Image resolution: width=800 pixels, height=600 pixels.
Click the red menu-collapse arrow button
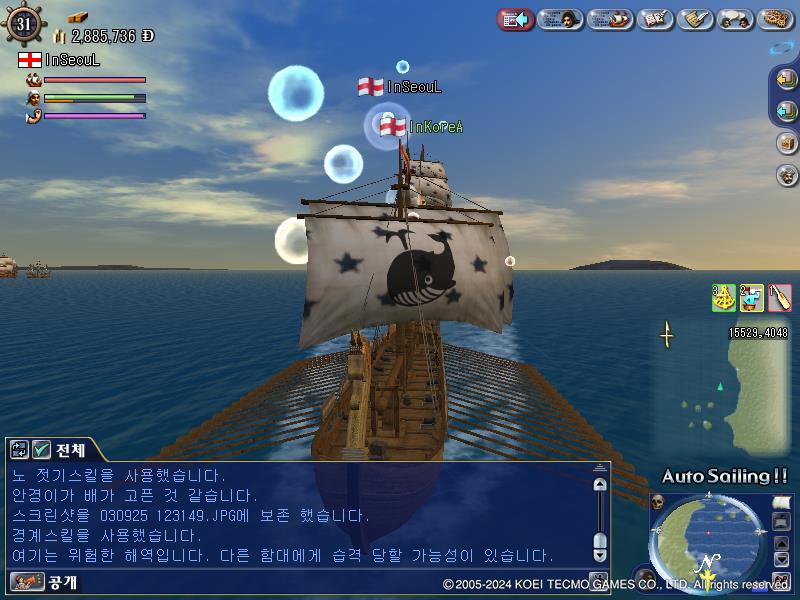(514, 19)
